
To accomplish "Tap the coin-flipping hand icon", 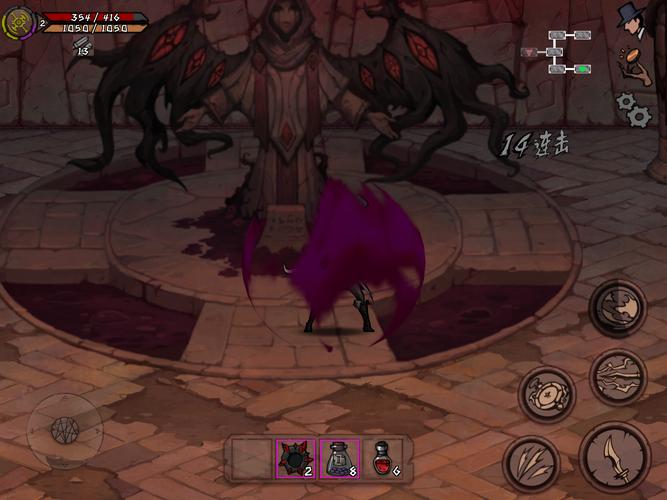I will coord(633,62).
